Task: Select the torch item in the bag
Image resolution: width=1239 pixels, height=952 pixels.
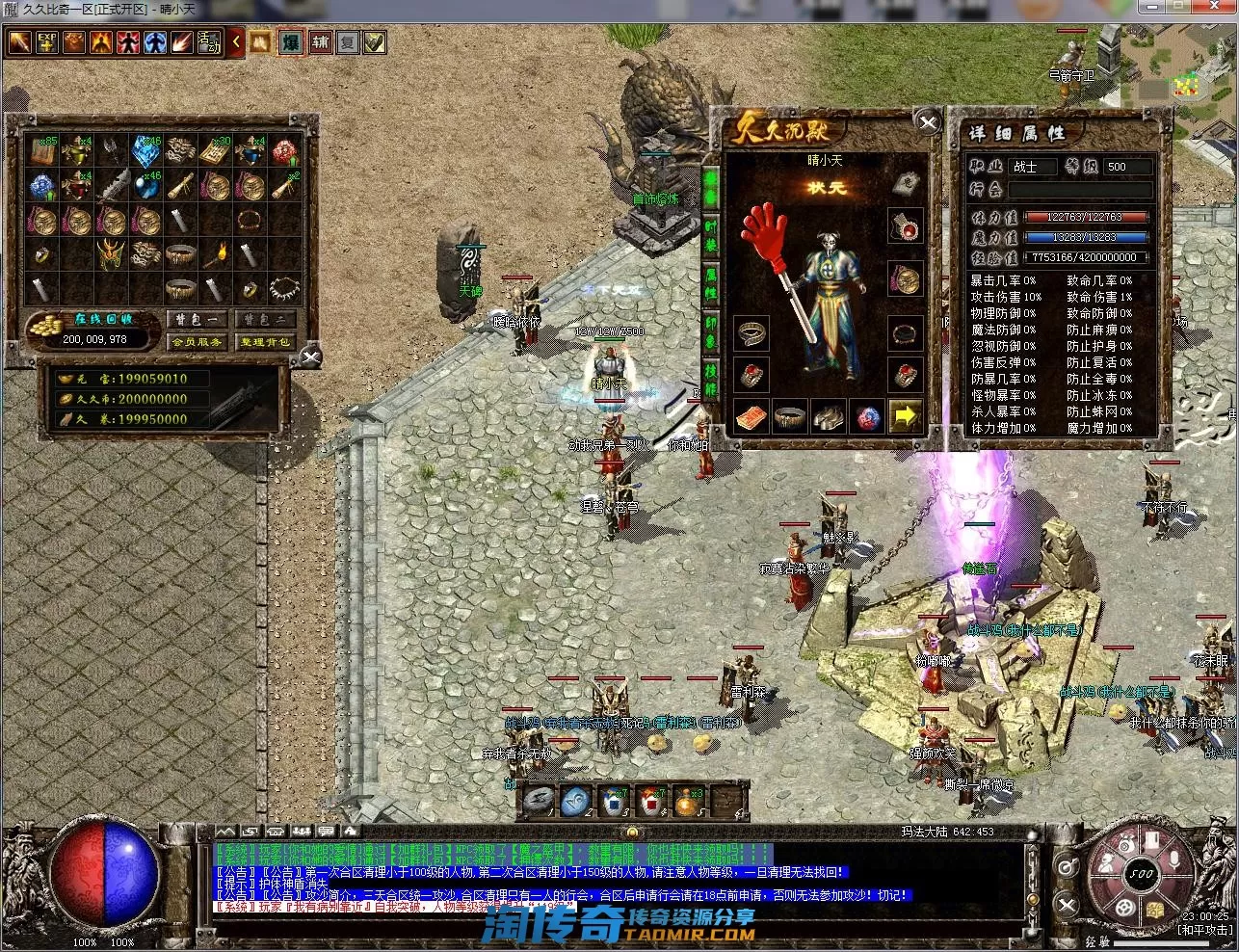Action: coord(217,254)
